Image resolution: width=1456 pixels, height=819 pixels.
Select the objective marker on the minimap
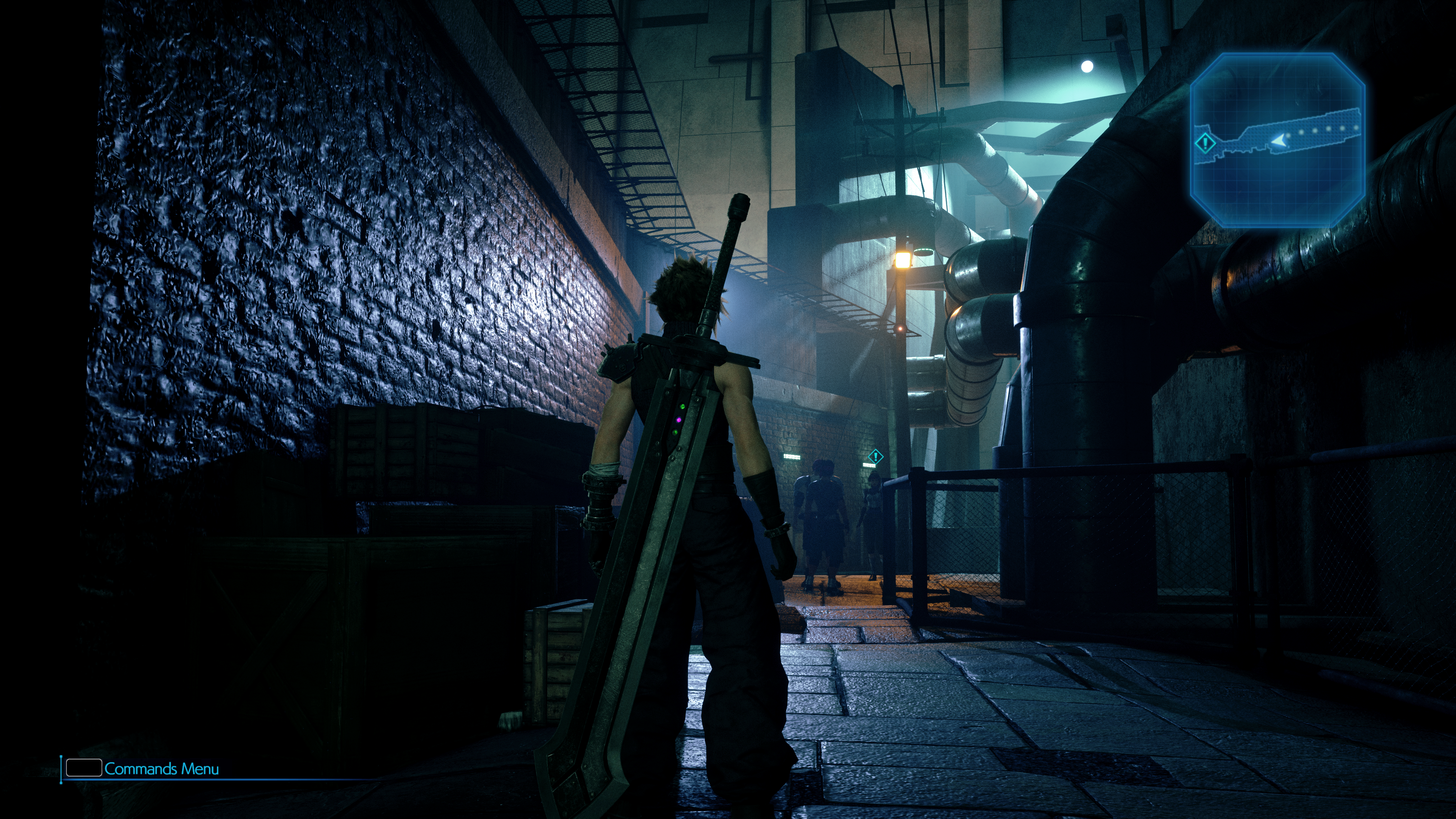(1205, 143)
